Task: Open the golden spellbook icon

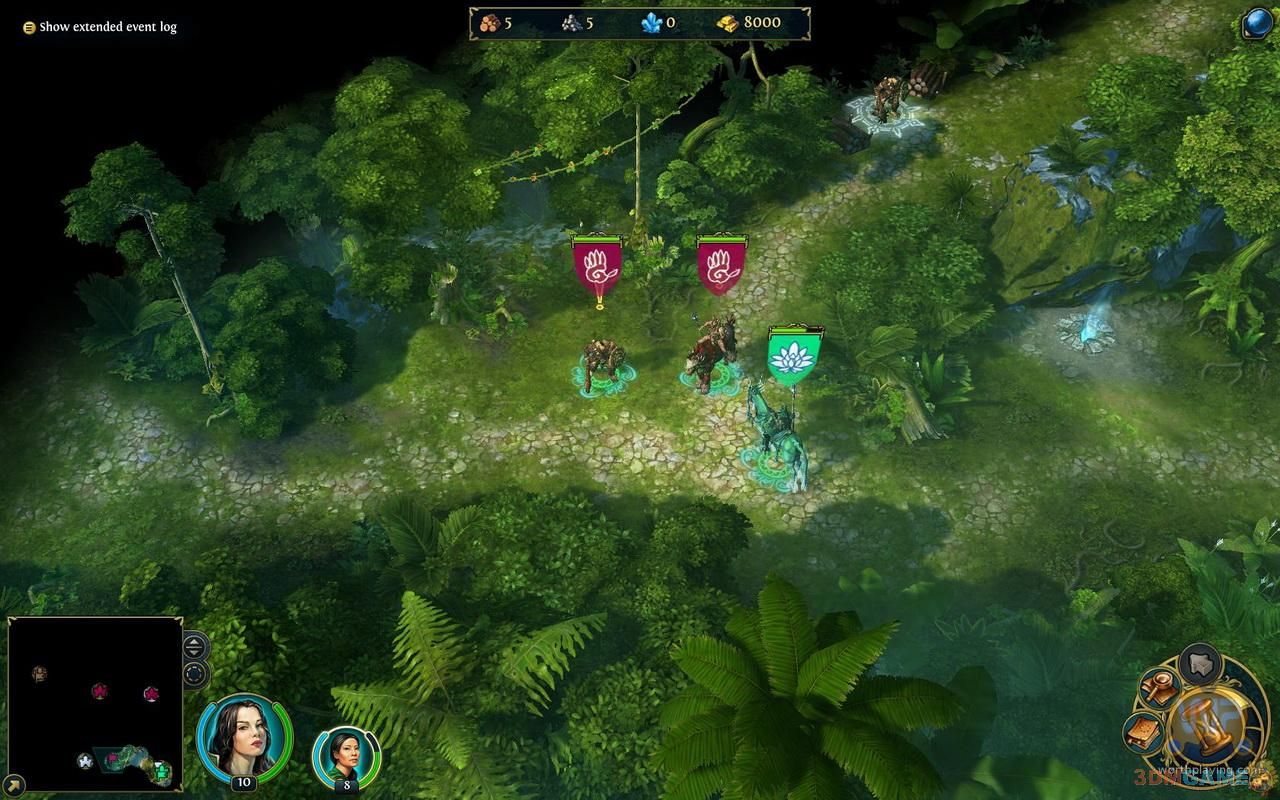Action: click(x=1144, y=734)
